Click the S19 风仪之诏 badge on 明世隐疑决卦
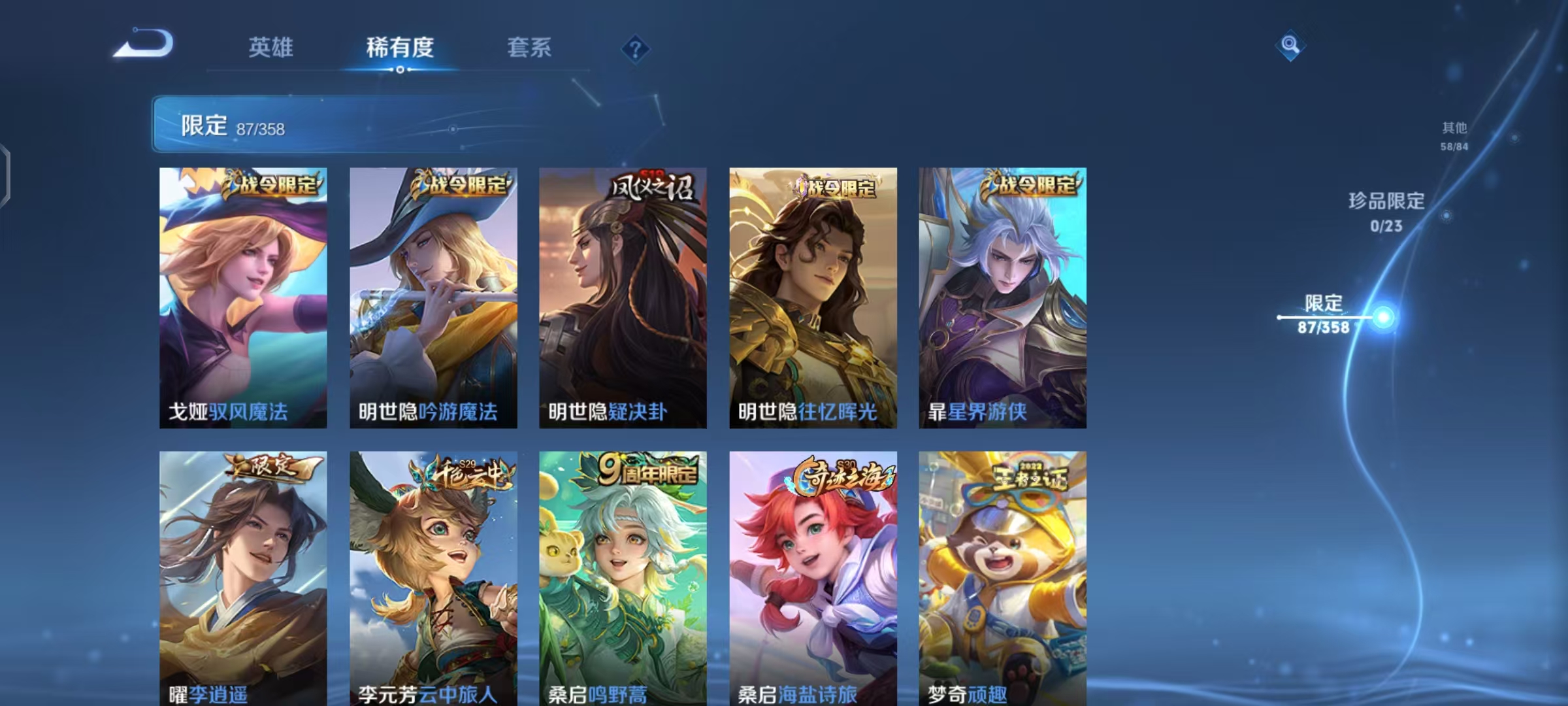Viewport: 1568px width, 706px height. coord(649,185)
